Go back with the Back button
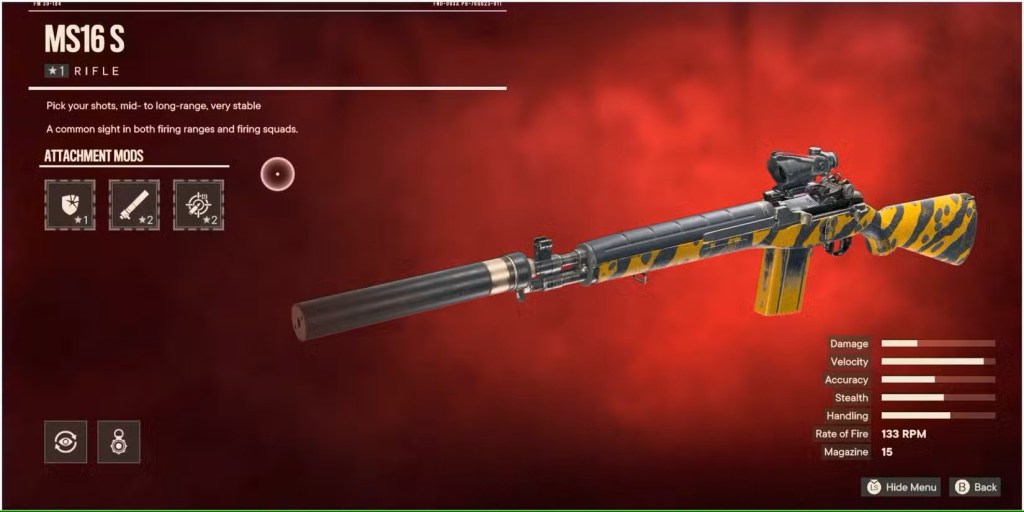Viewport: 1024px width, 512px height. [974, 487]
